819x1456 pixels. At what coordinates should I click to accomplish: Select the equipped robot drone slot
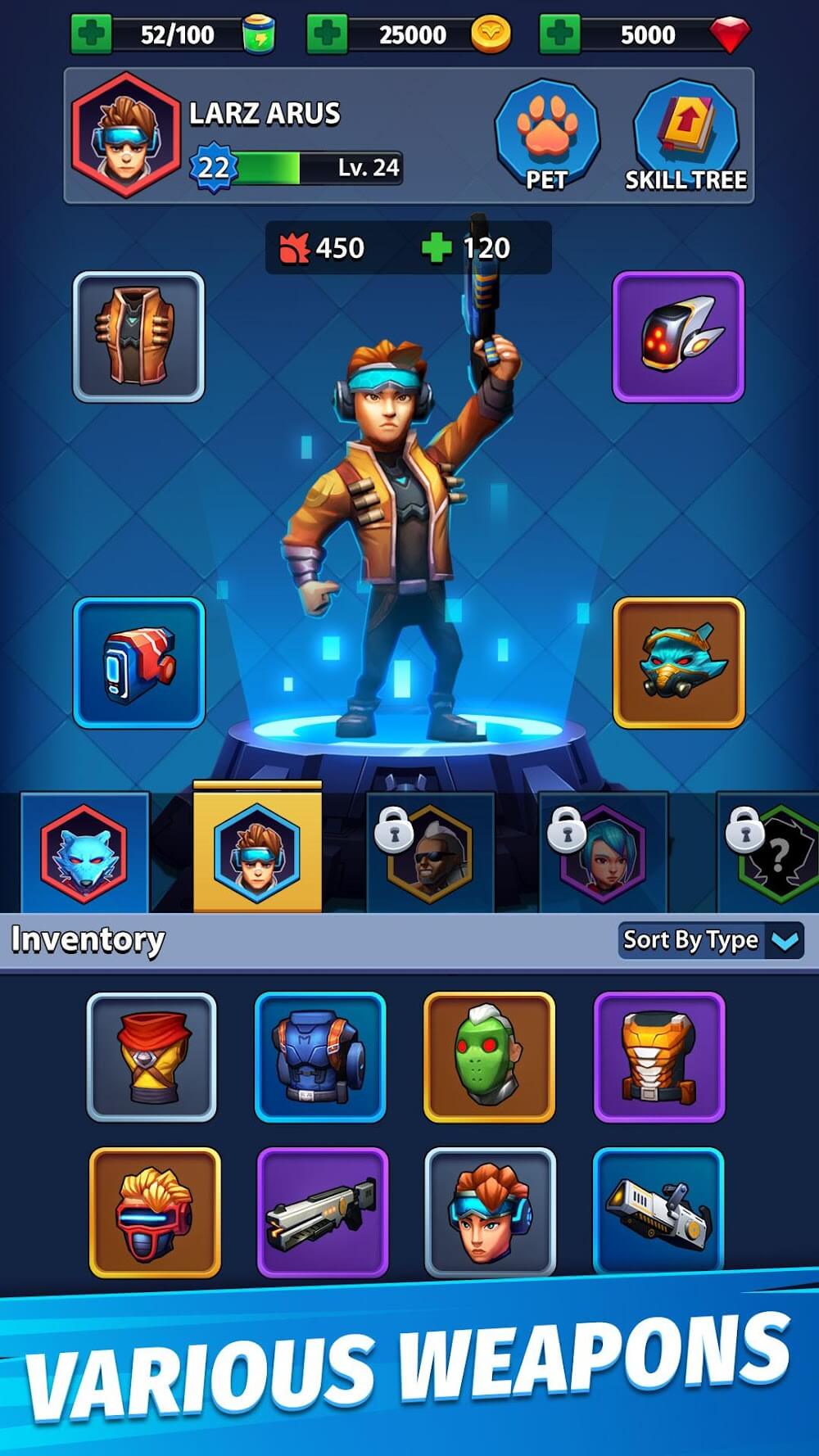pos(678,337)
